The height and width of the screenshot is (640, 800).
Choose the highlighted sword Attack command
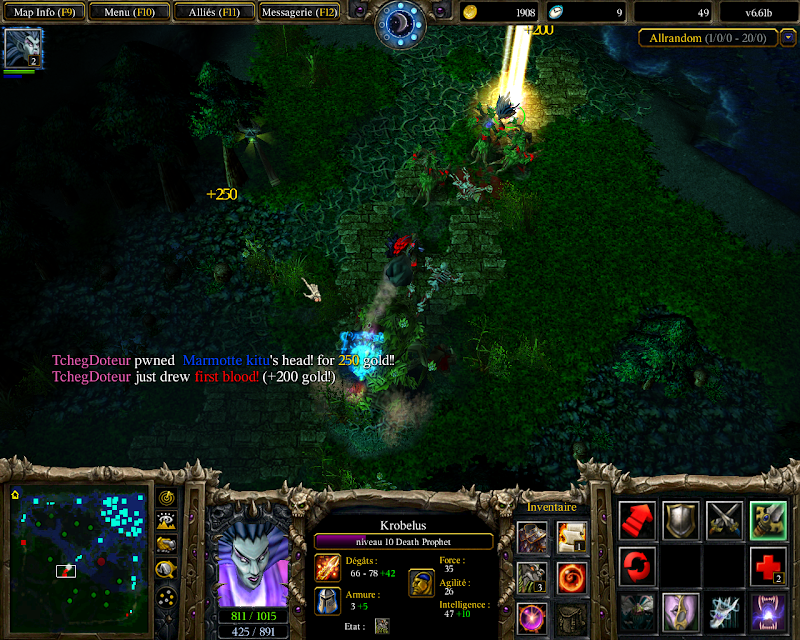[769, 520]
